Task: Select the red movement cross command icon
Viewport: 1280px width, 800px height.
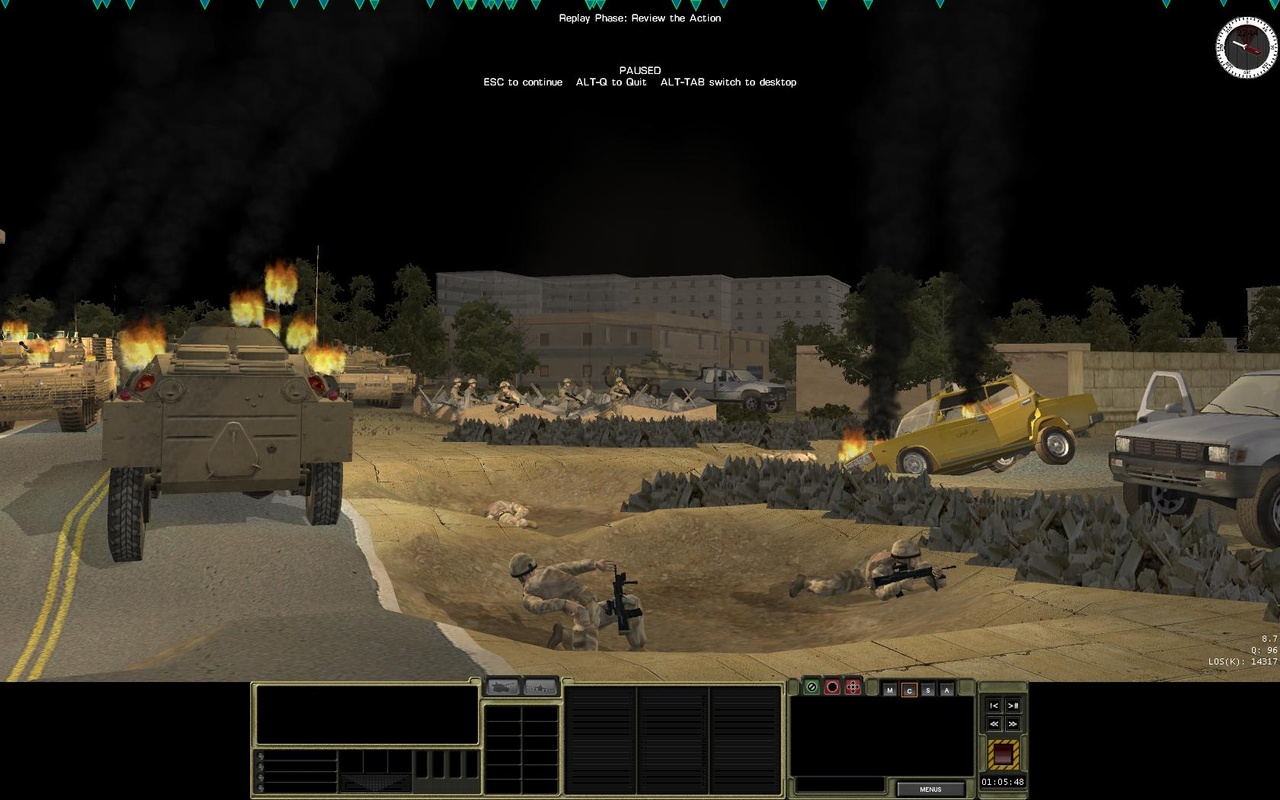Action: [853, 687]
